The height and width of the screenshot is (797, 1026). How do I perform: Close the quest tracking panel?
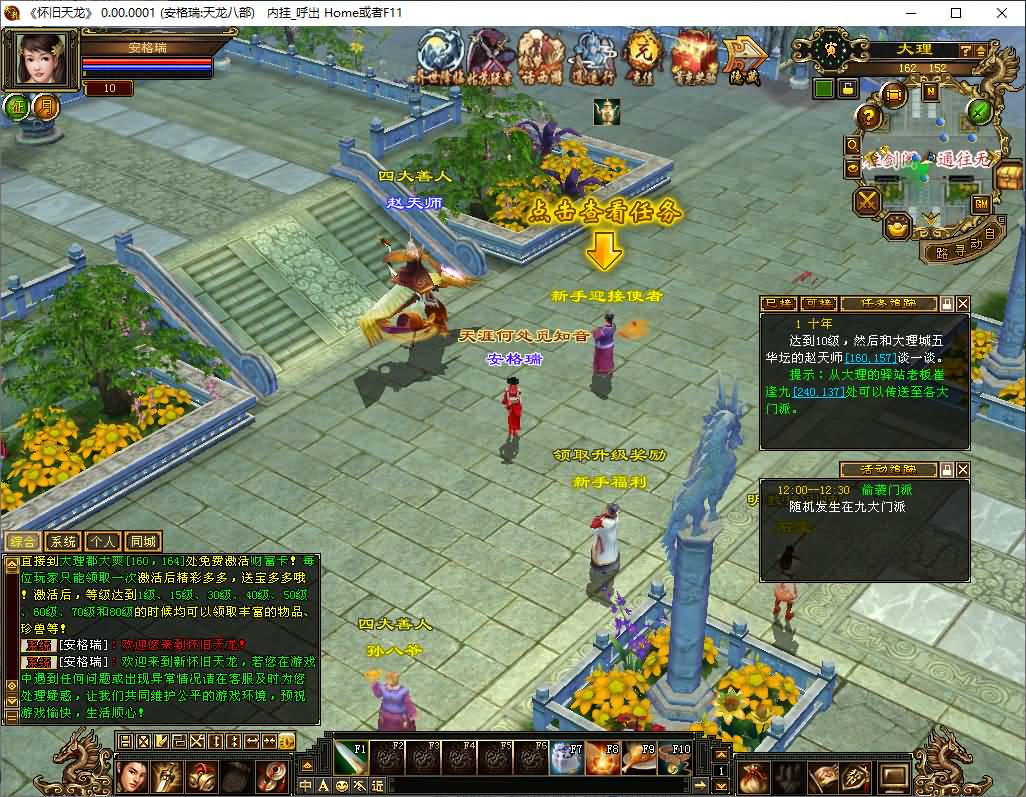pyautogui.click(x=963, y=303)
